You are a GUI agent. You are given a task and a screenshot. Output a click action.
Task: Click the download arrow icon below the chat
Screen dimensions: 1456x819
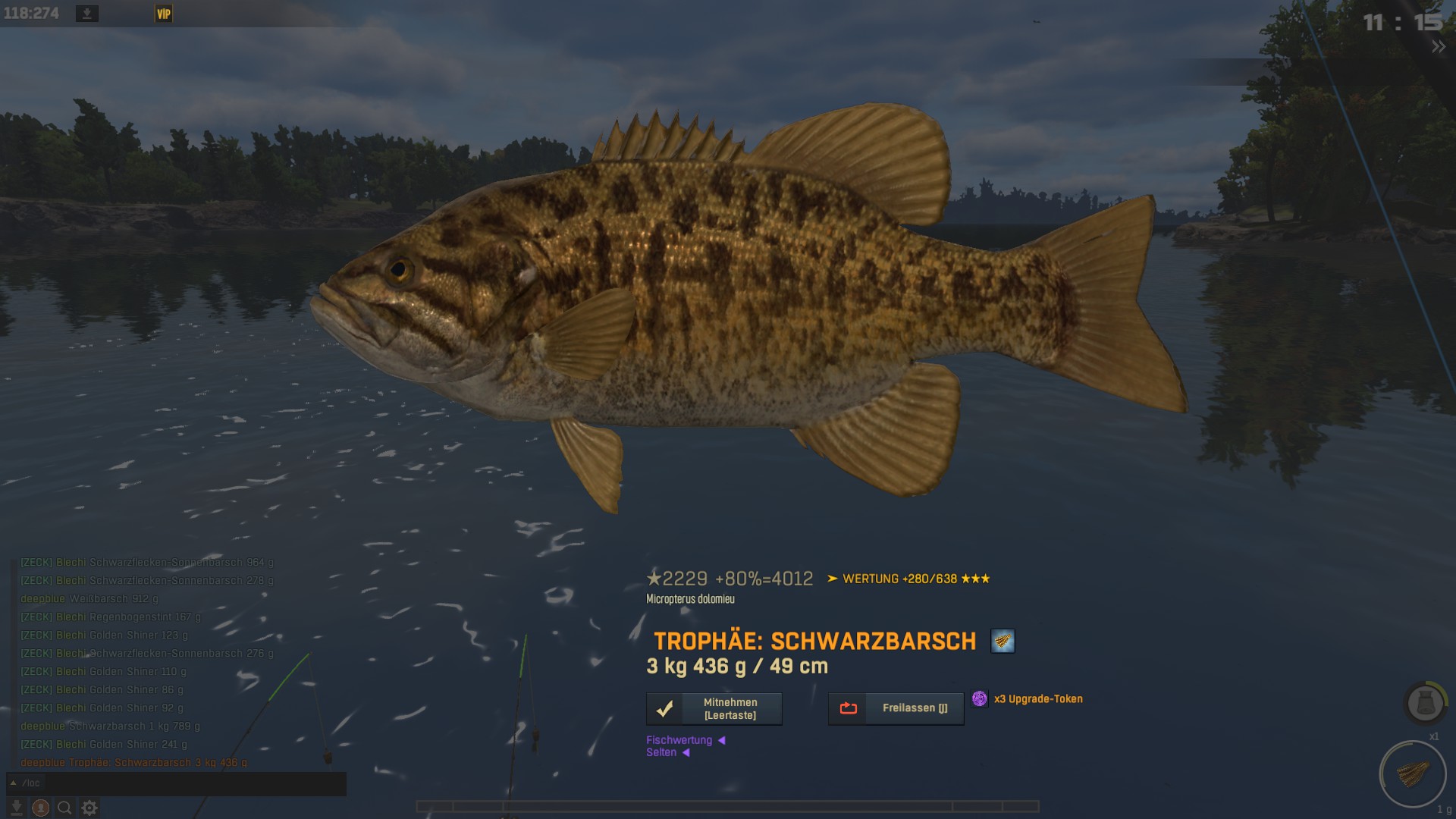[16, 808]
